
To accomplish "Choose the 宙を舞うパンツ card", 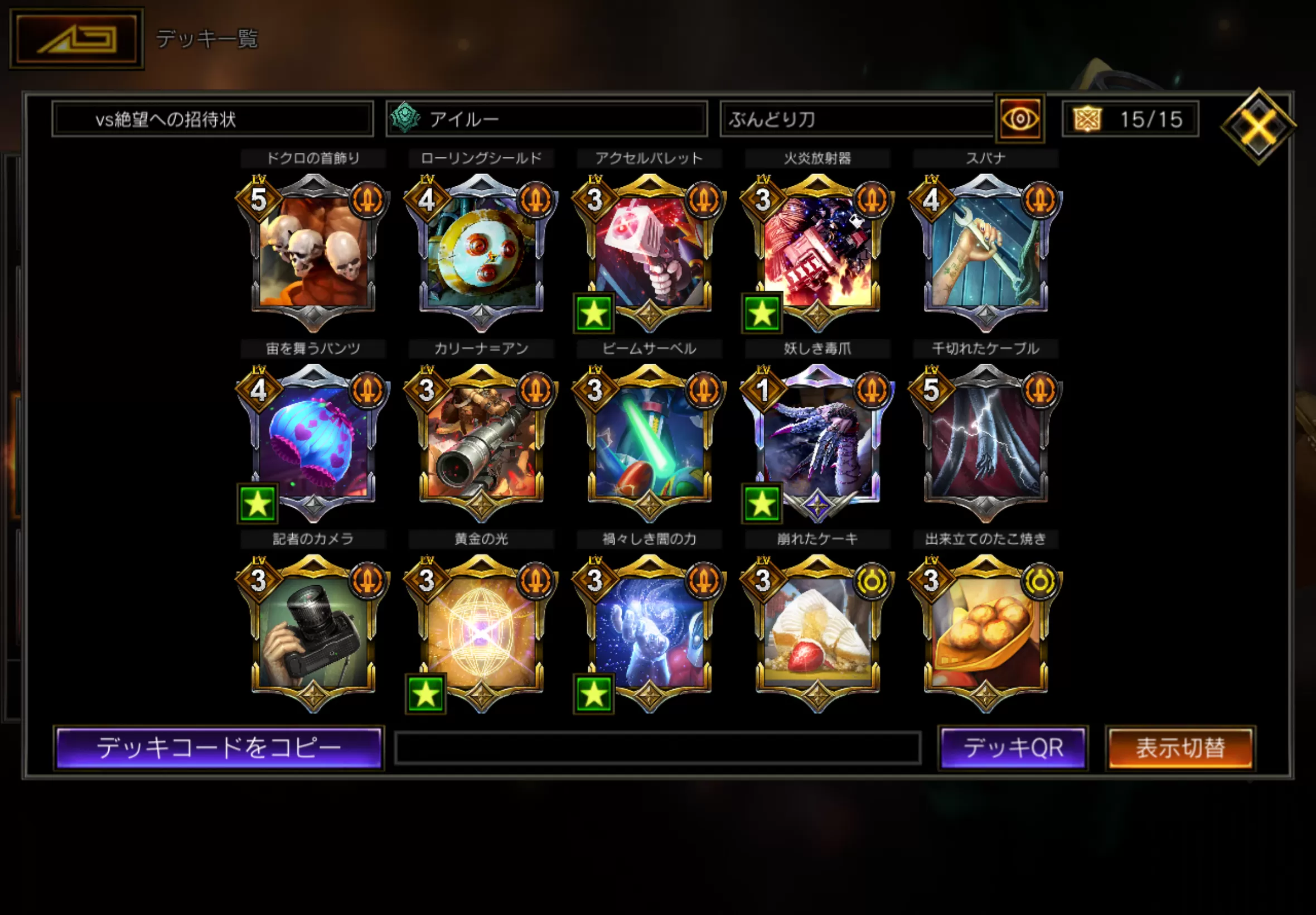I will [313, 442].
